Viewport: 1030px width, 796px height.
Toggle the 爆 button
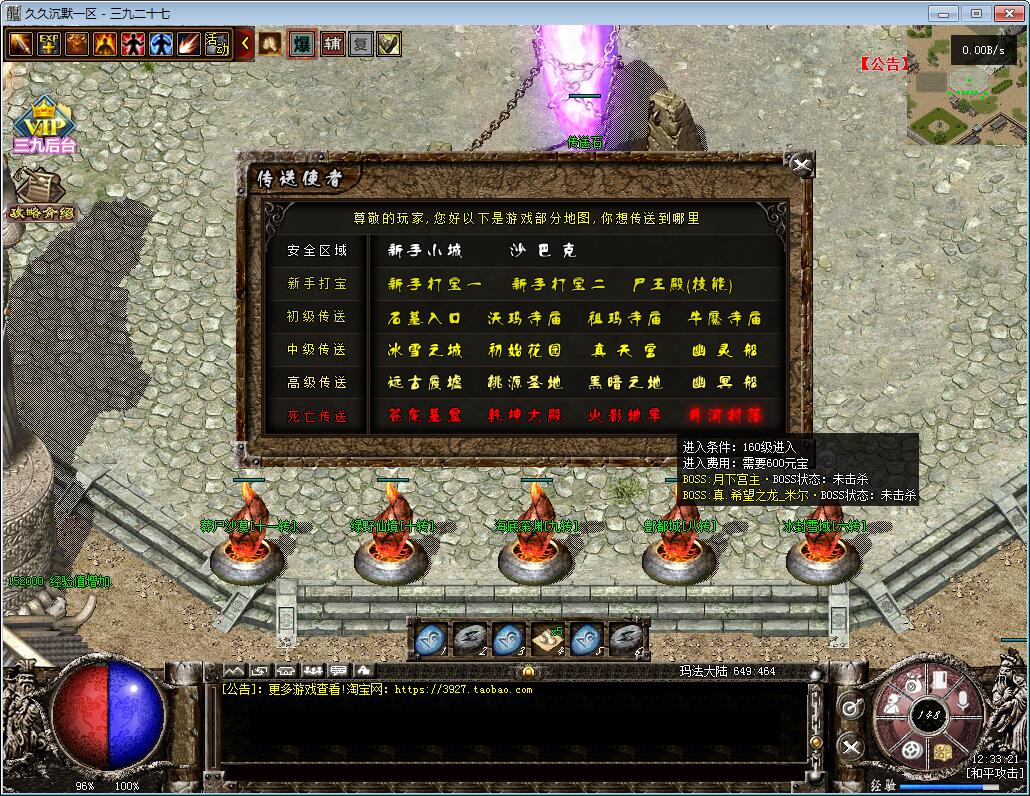coord(301,45)
